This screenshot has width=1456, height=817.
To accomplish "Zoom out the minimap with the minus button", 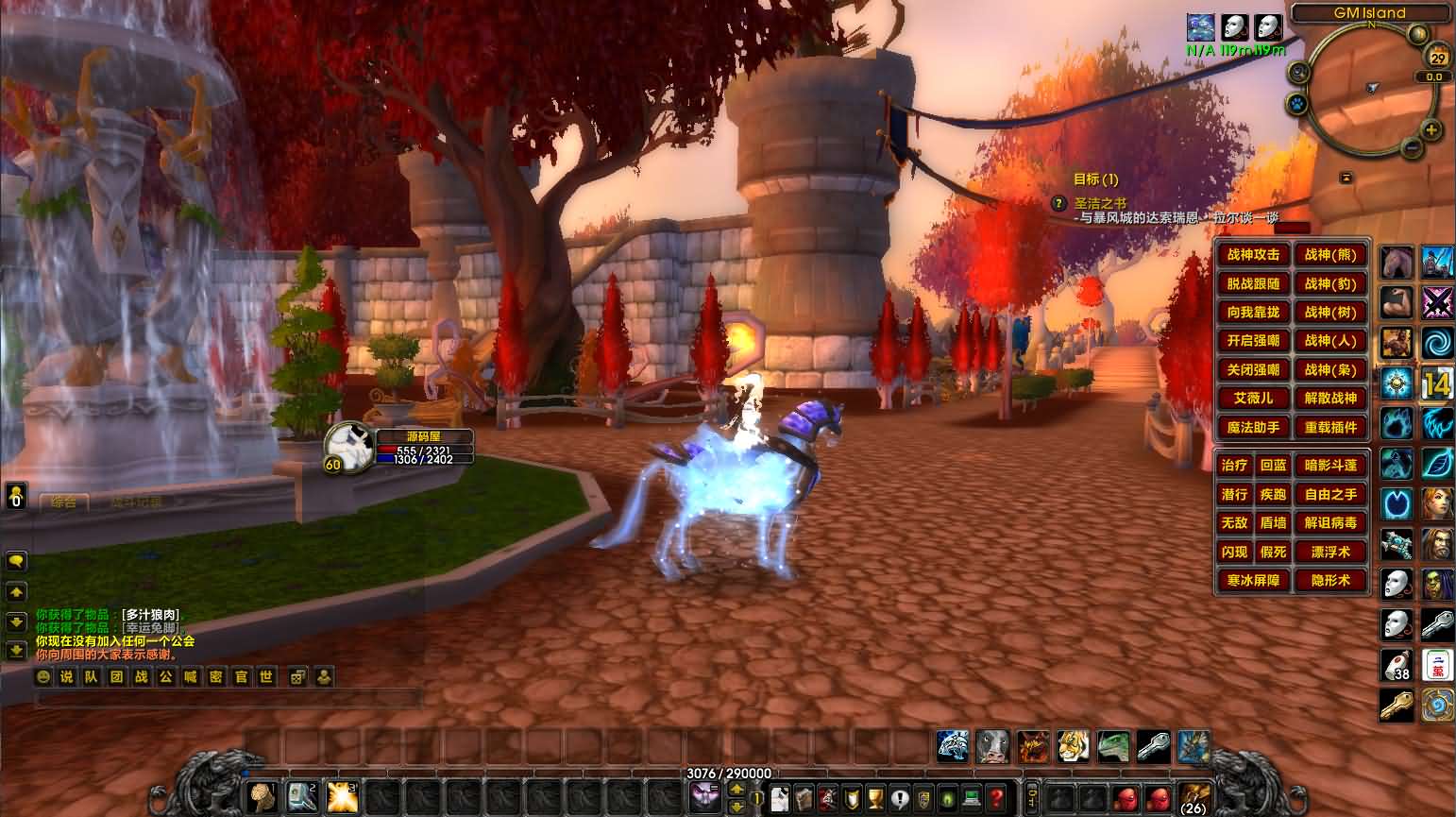I will tap(1411, 147).
